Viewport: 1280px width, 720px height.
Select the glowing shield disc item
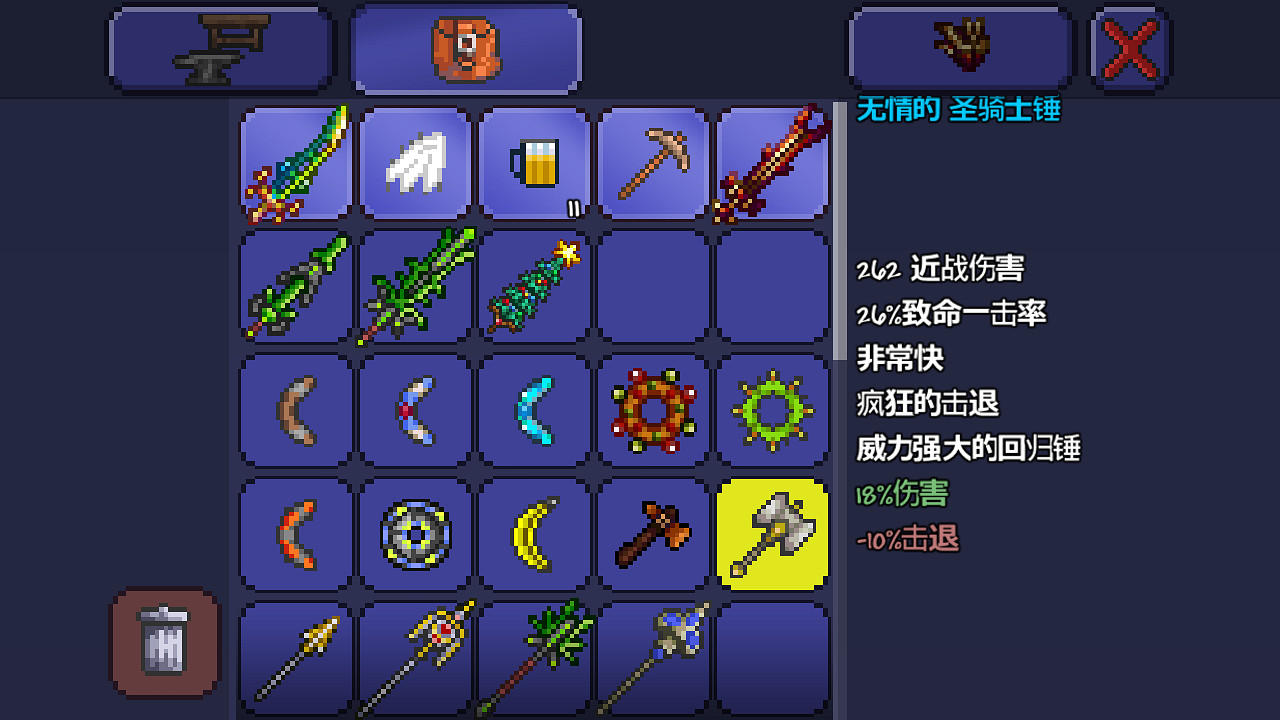pos(415,533)
